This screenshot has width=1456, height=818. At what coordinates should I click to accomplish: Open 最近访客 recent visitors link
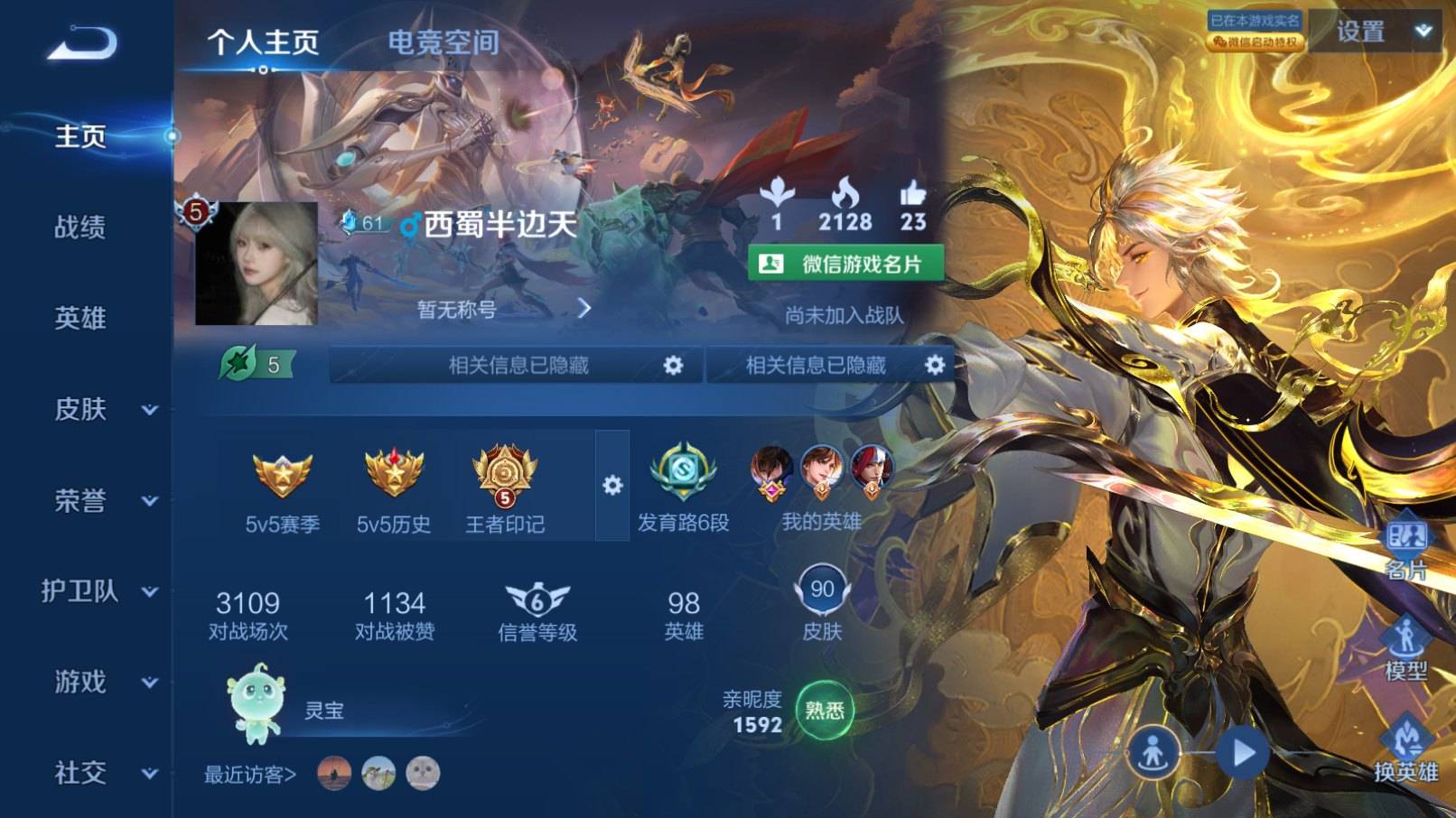248,774
